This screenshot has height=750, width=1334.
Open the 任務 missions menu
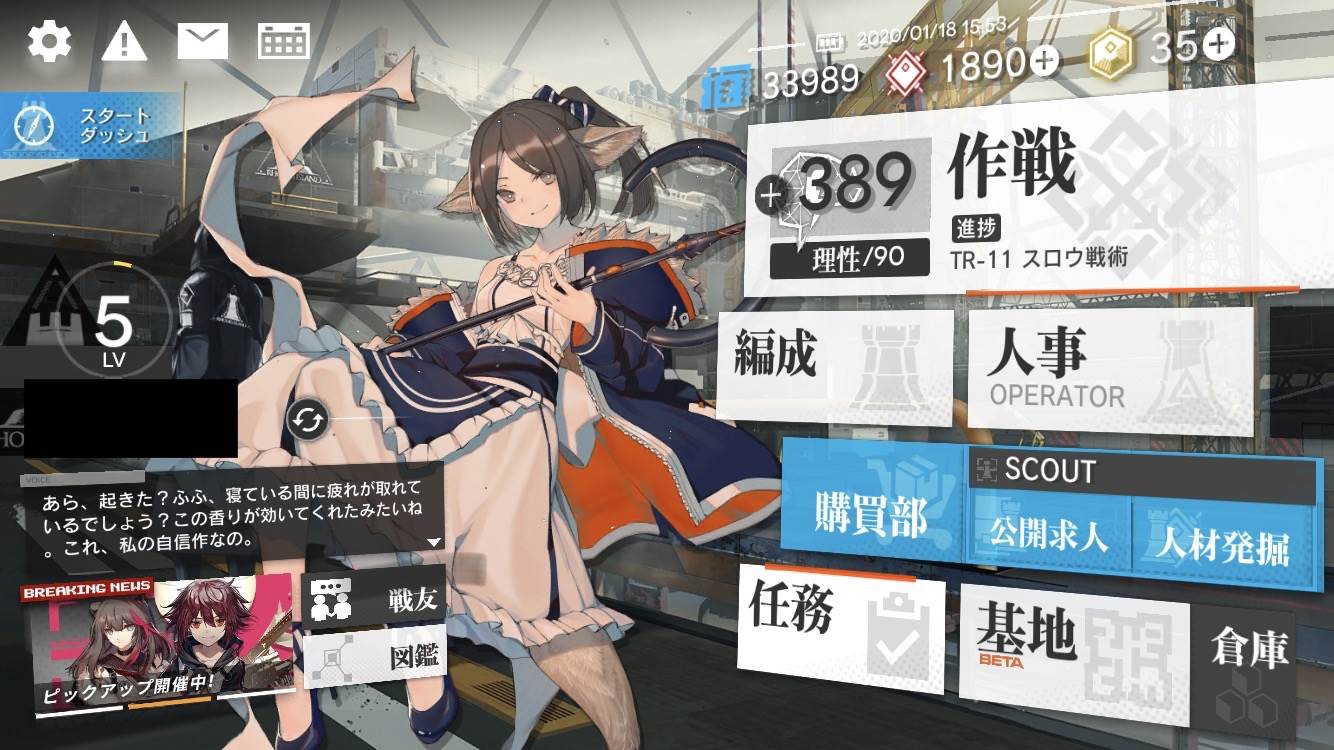click(840, 628)
